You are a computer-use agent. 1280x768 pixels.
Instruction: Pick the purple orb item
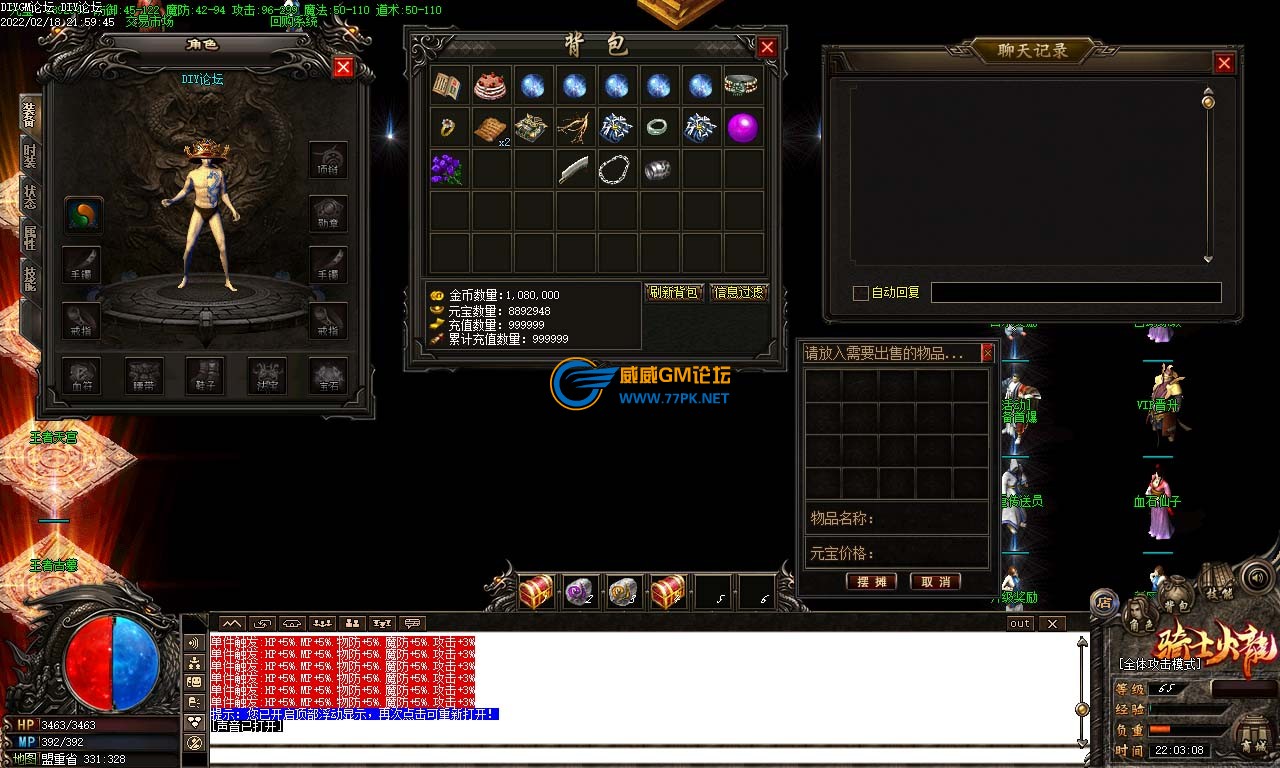[742, 128]
